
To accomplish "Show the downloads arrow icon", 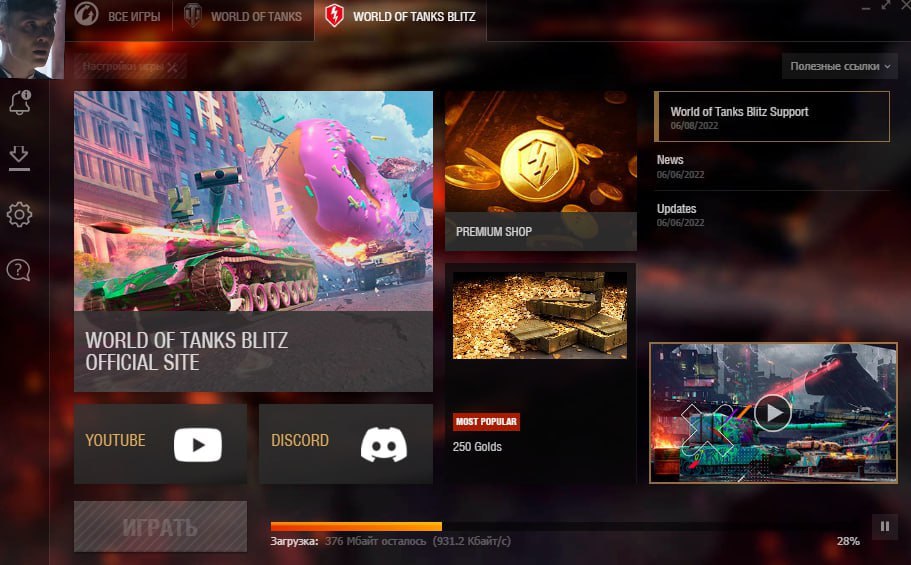I will (x=19, y=157).
